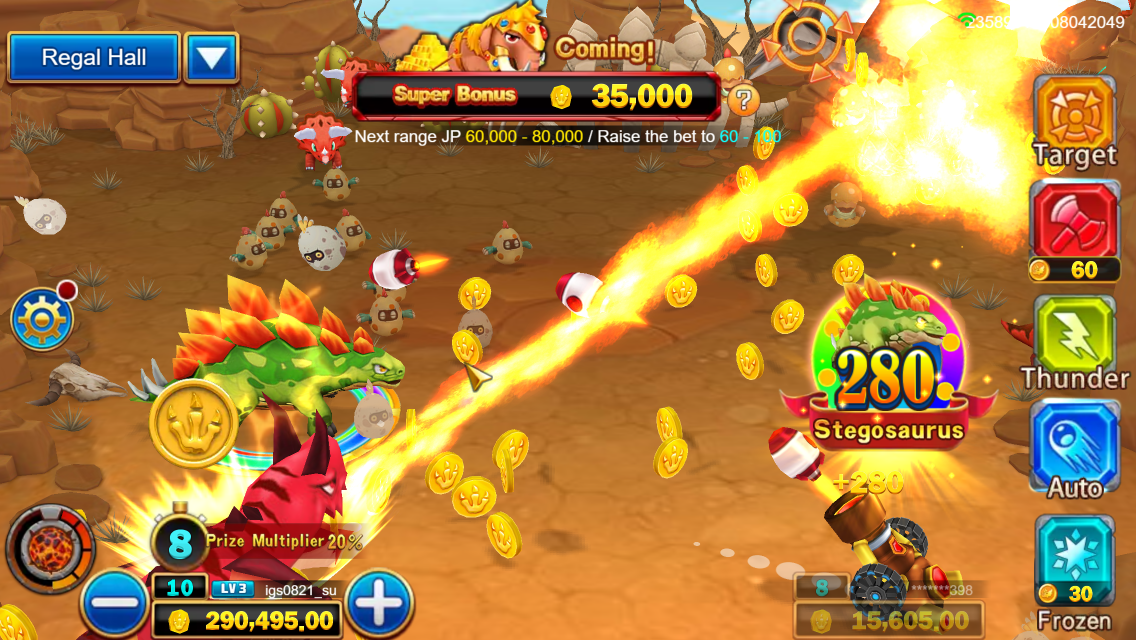Tap the gold dinosaur footprint coin button
Image resolution: width=1136 pixels, height=640 pixels.
[193, 424]
